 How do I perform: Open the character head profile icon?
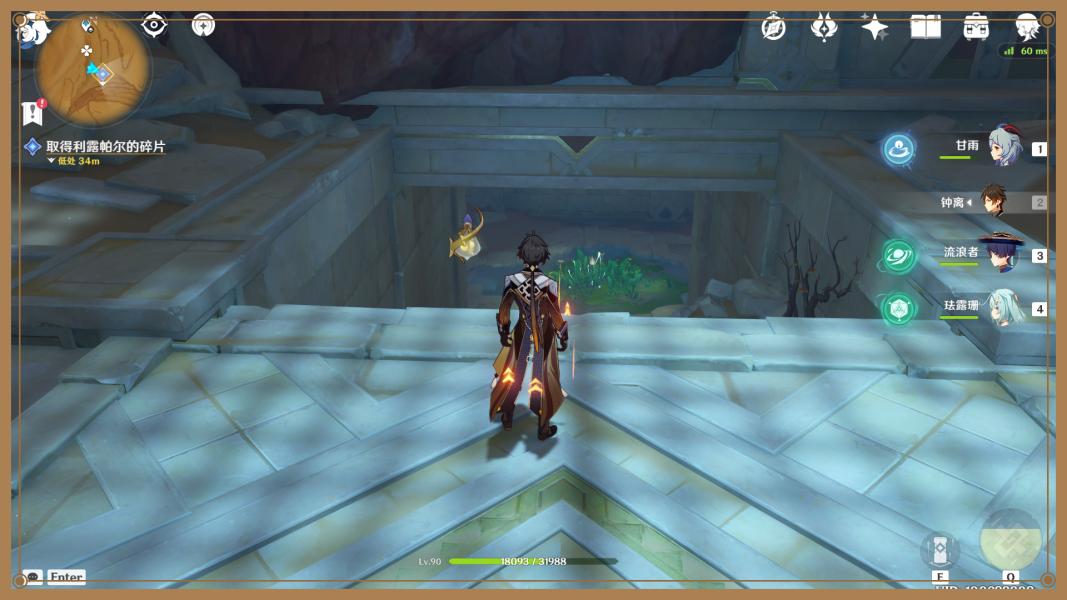pos(1027,28)
